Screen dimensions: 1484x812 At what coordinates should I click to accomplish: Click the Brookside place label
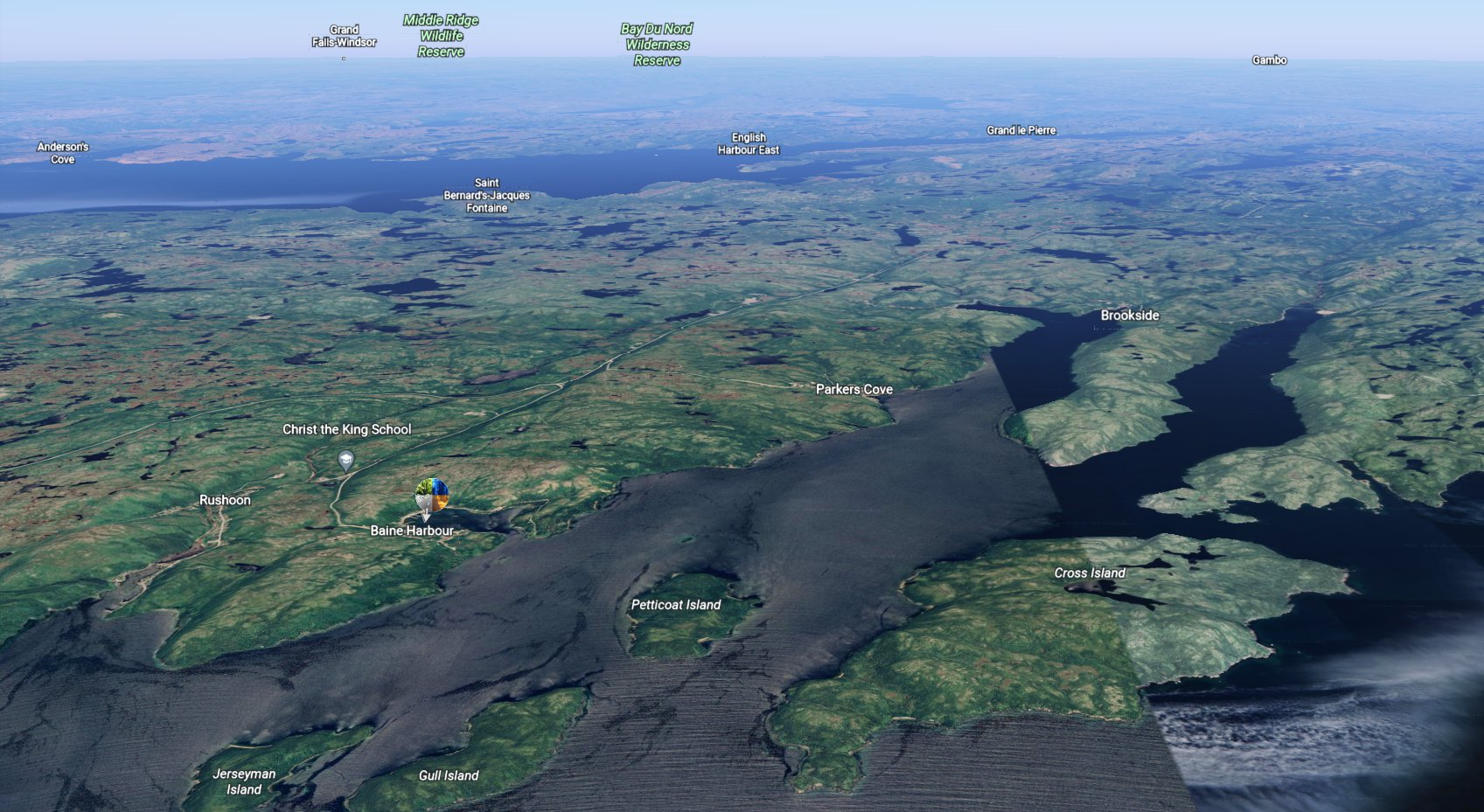pyautogui.click(x=1130, y=316)
